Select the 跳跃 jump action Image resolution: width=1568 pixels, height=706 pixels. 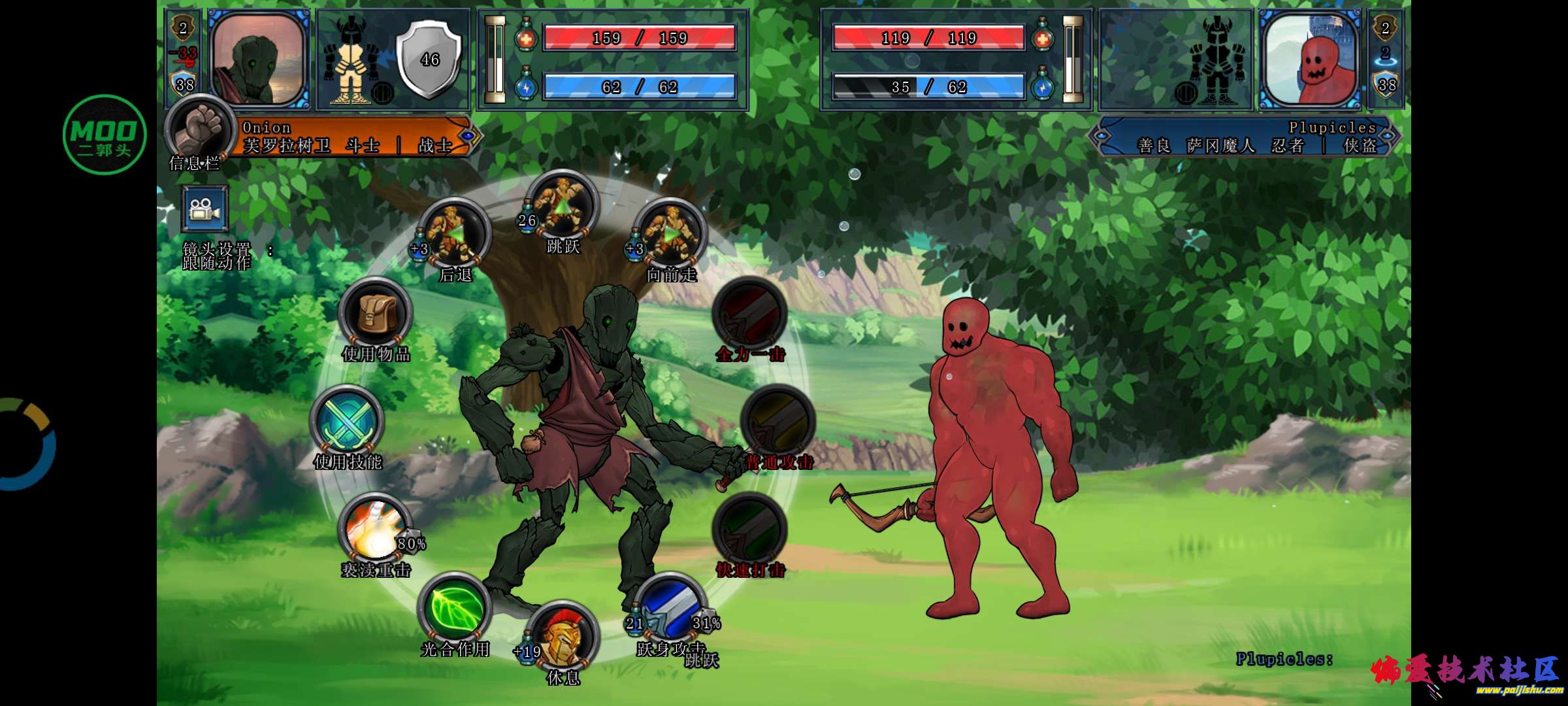click(563, 205)
